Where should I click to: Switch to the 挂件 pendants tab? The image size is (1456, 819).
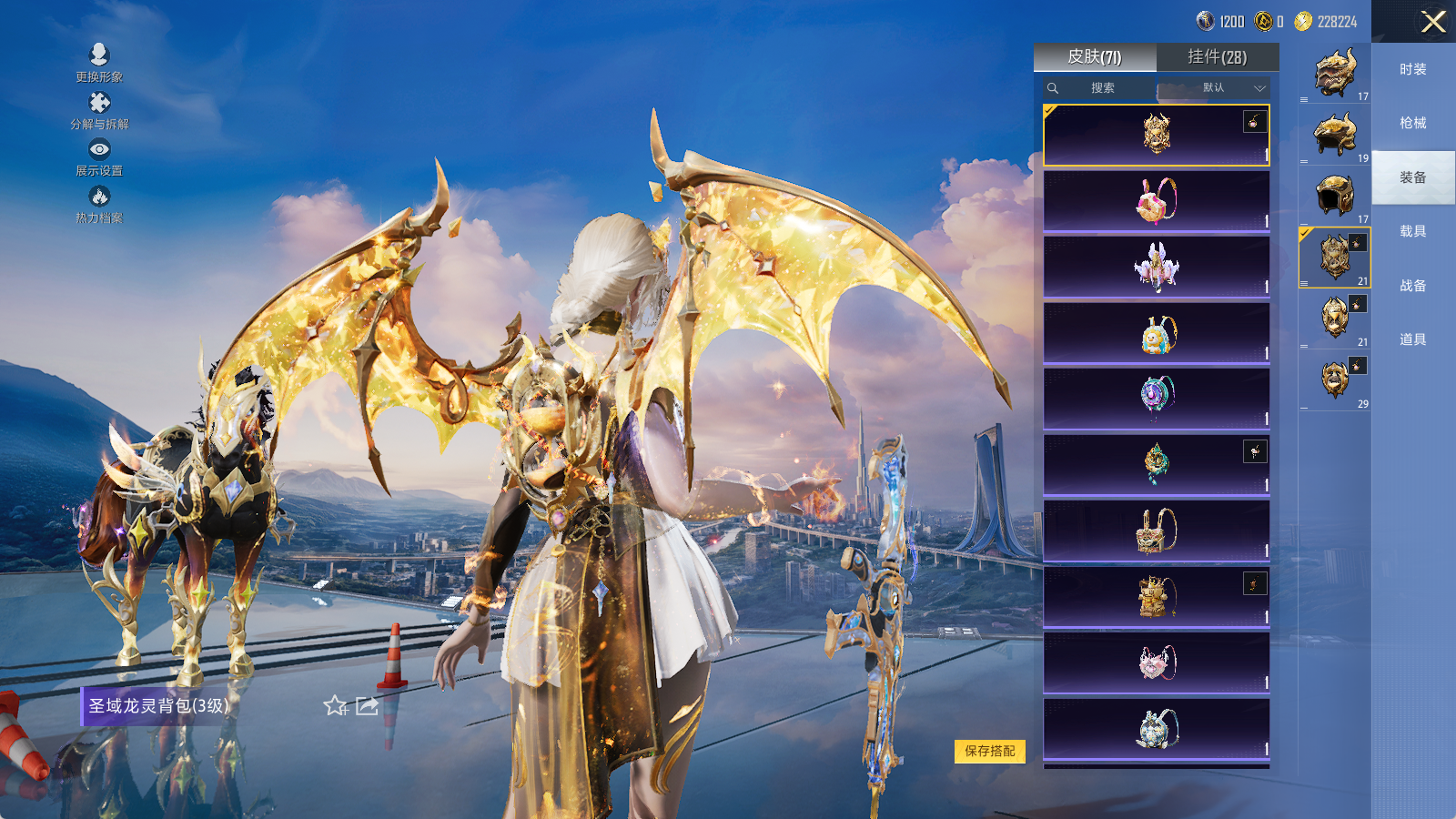coord(1217,57)
